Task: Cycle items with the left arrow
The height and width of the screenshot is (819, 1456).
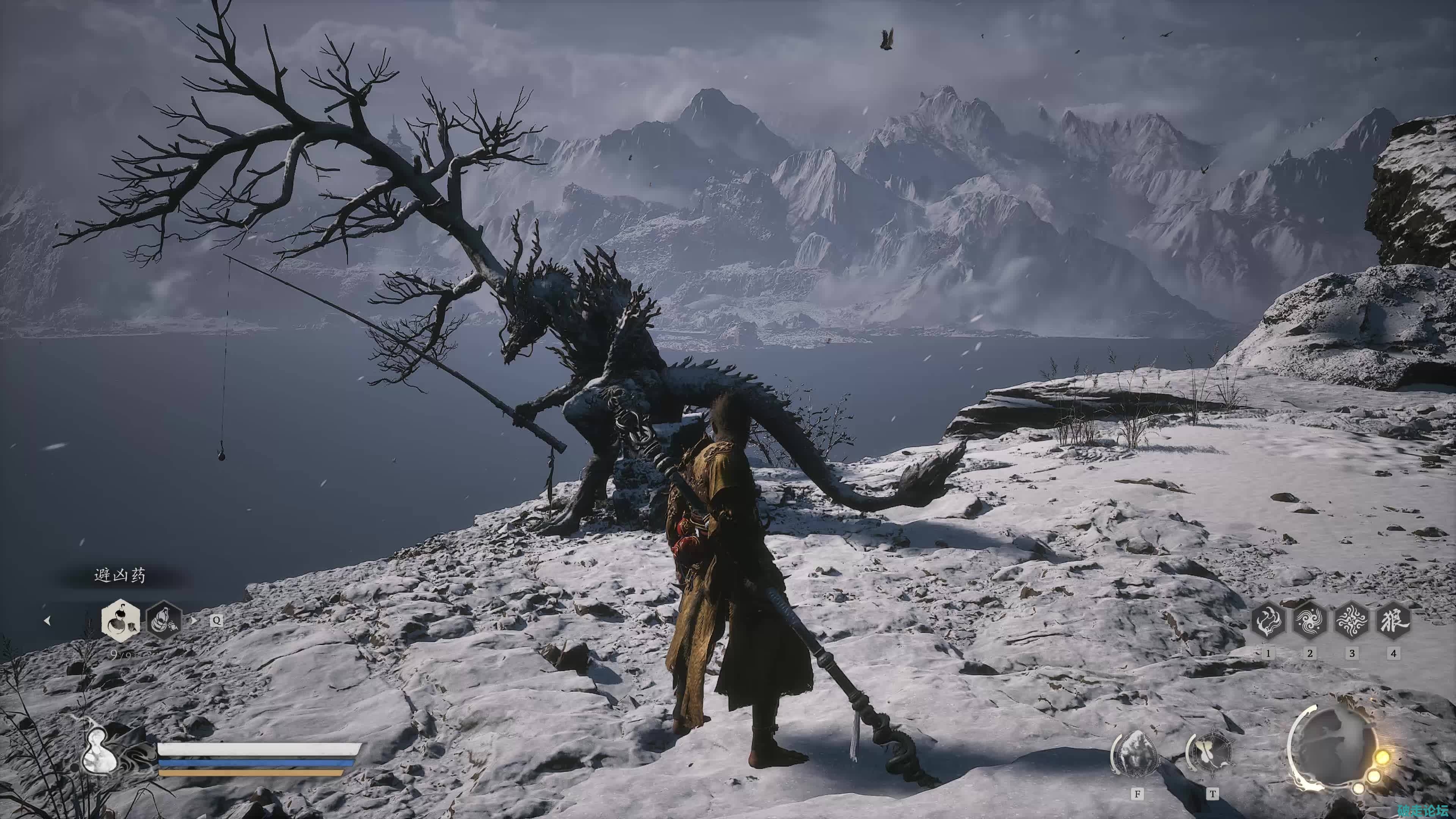Action: point(47,621)
